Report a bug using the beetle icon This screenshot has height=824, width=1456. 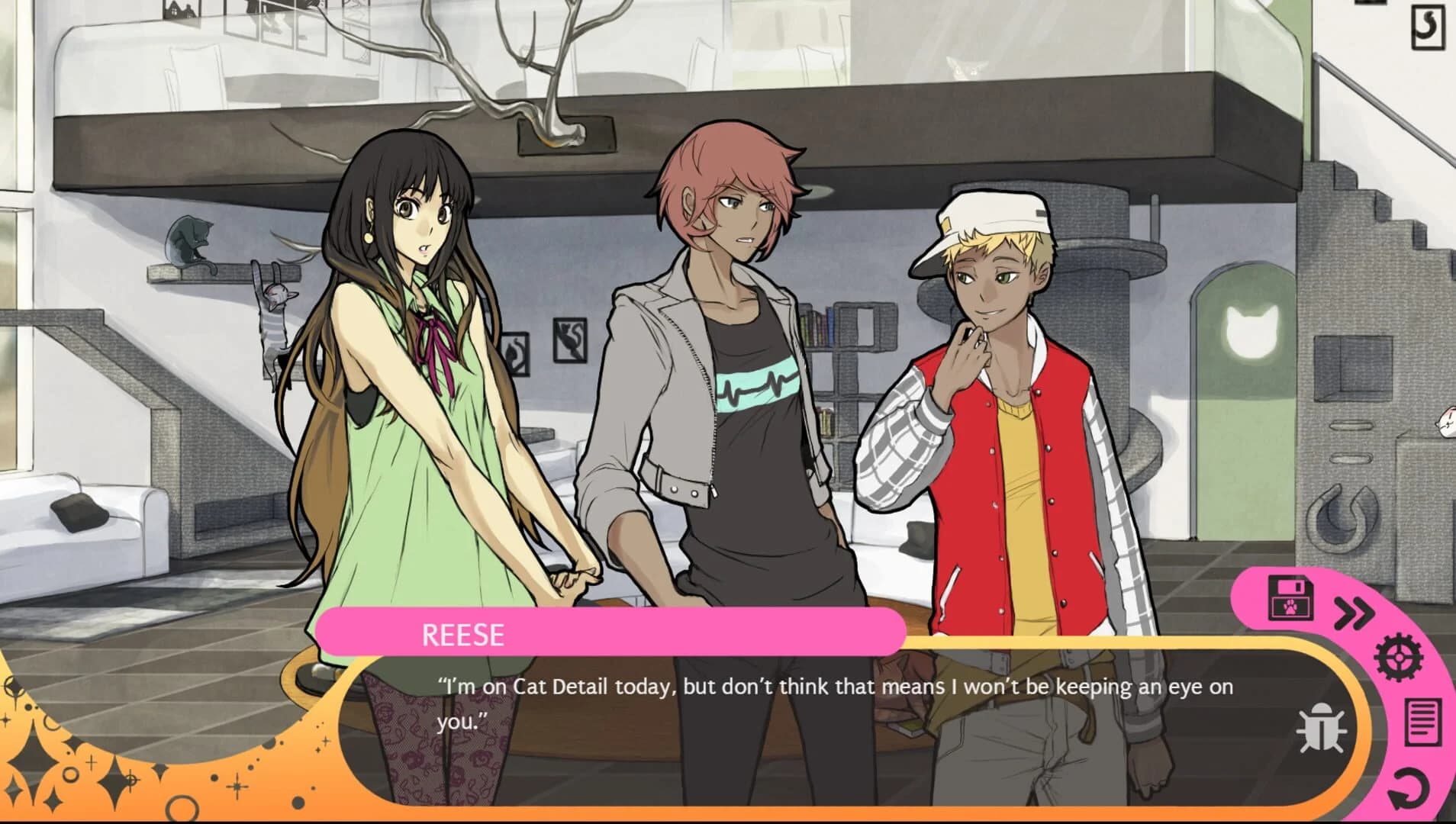coord(1322,729)
